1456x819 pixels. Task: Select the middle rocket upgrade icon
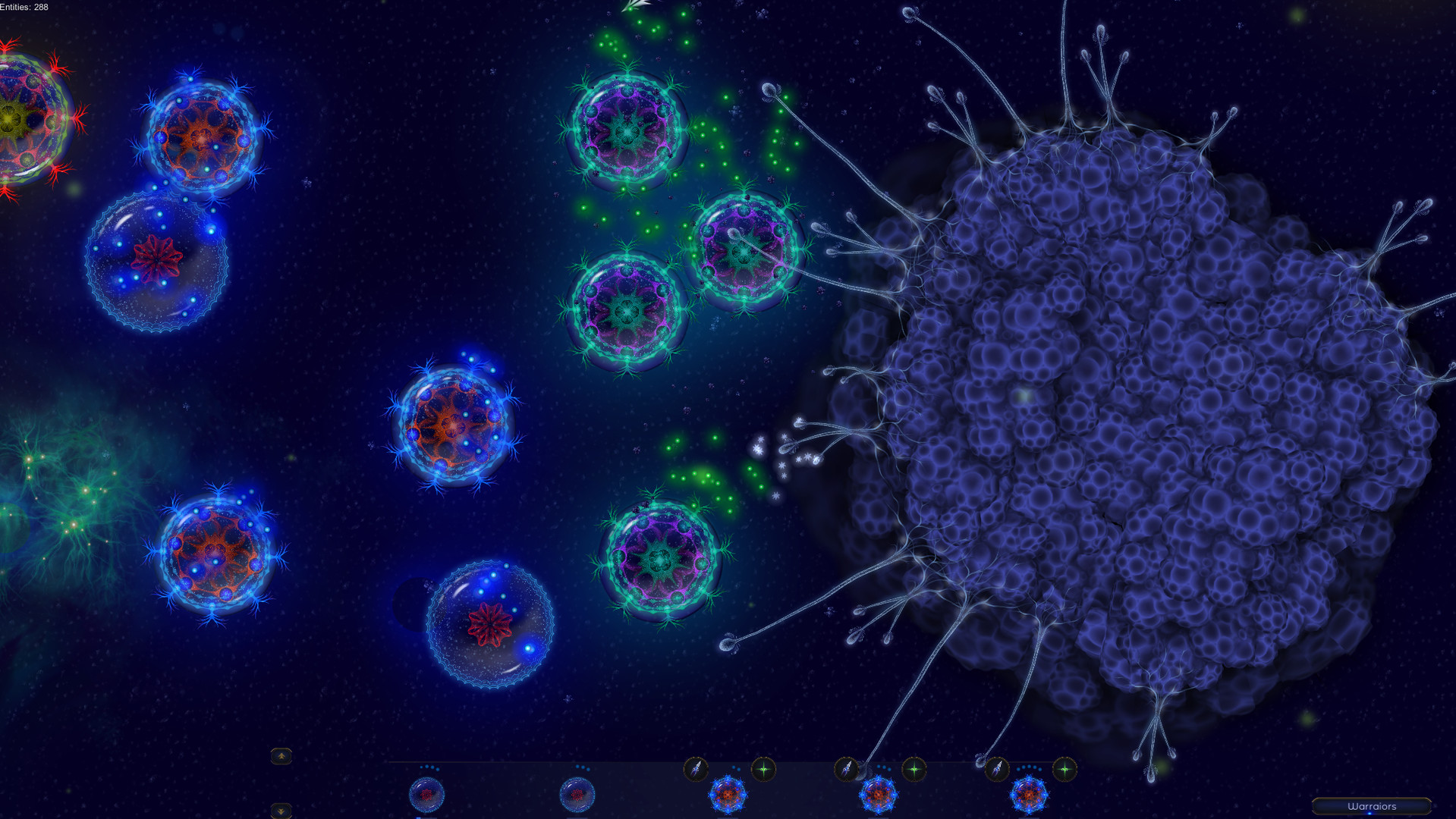click(845, 768)
